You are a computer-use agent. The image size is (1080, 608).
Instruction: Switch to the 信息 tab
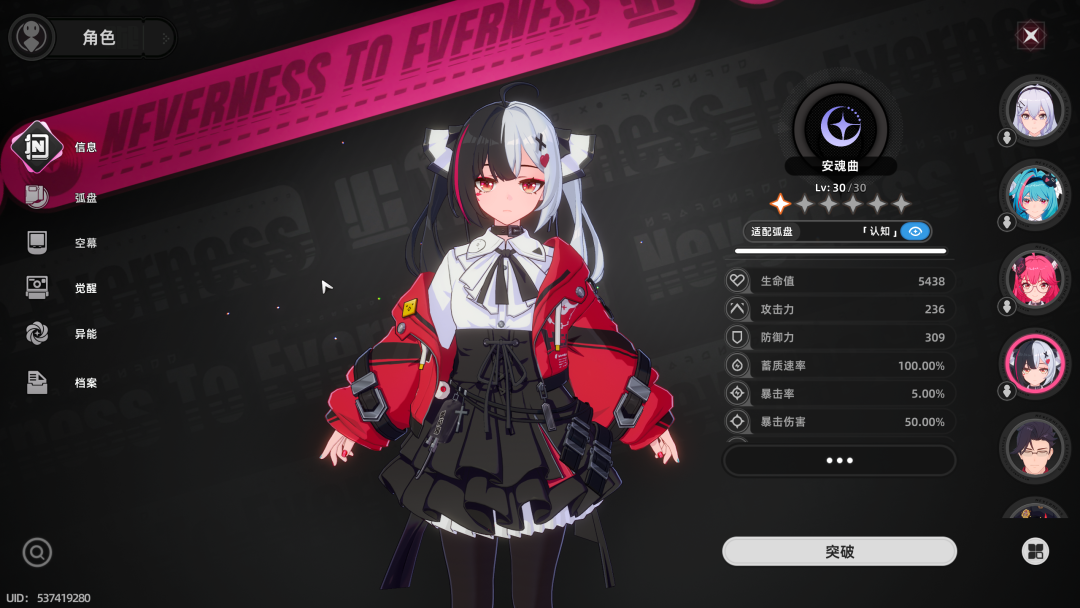(60, 147)
